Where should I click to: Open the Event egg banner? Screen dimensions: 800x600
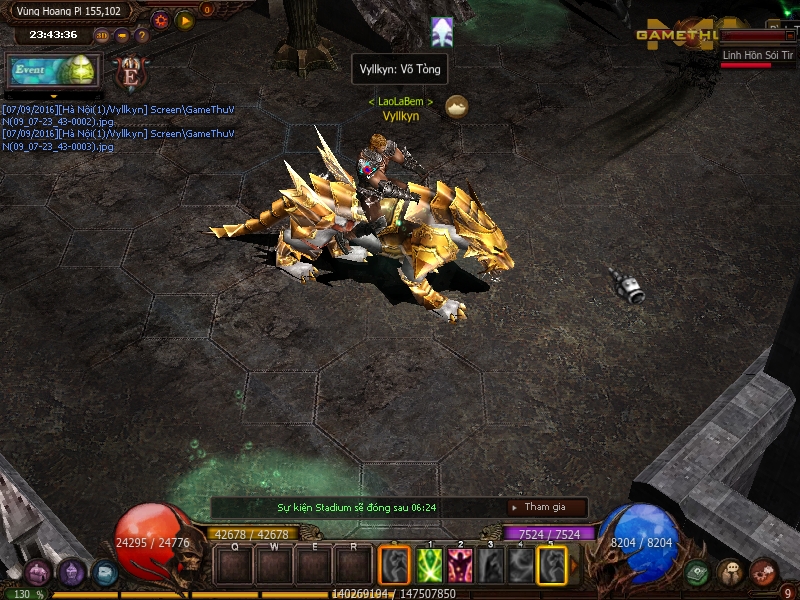coord(52,71)
